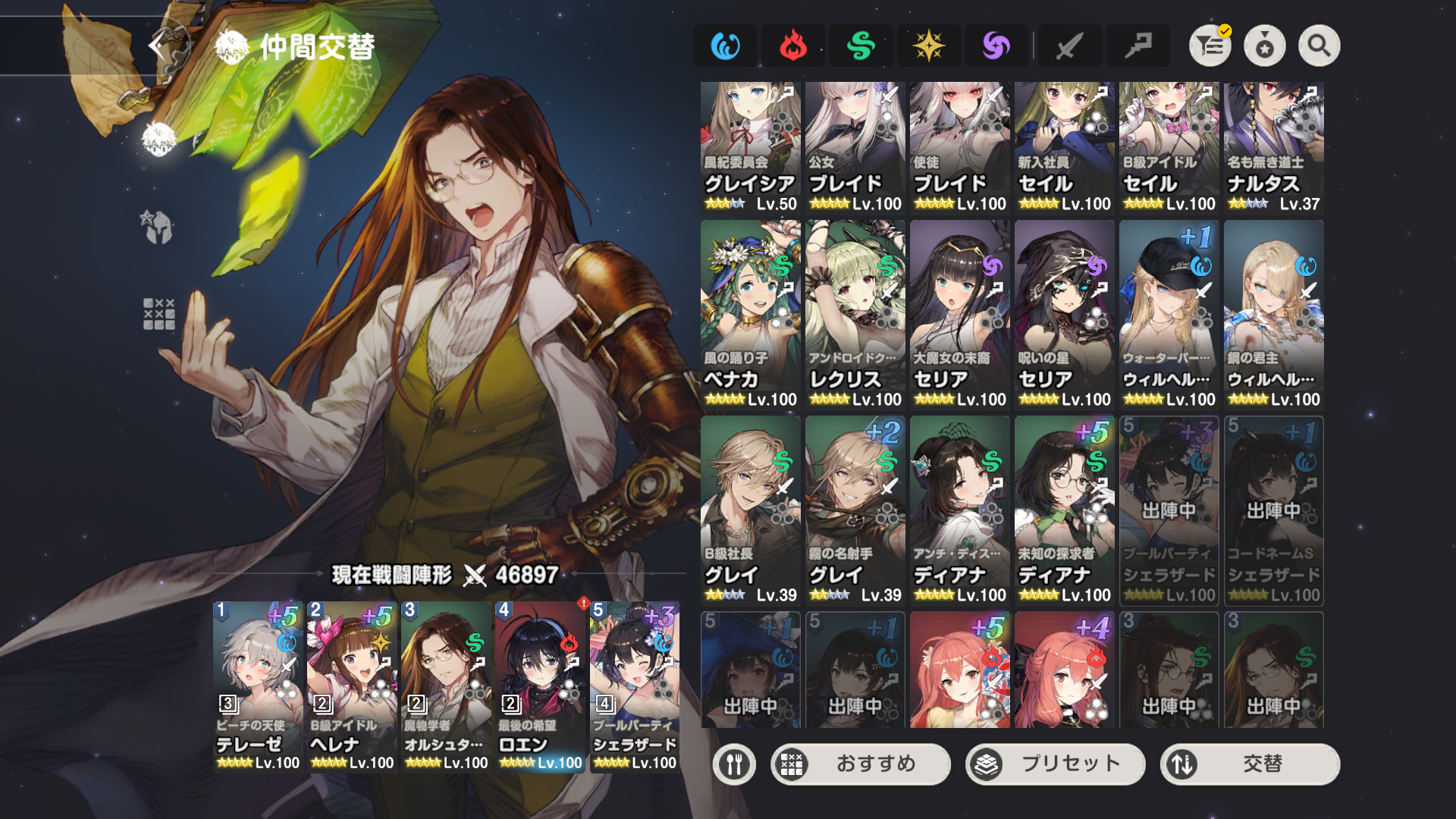Choose 風の踊り子 ベナカ from the roster
1456x819 pixels.
(750, 315)
